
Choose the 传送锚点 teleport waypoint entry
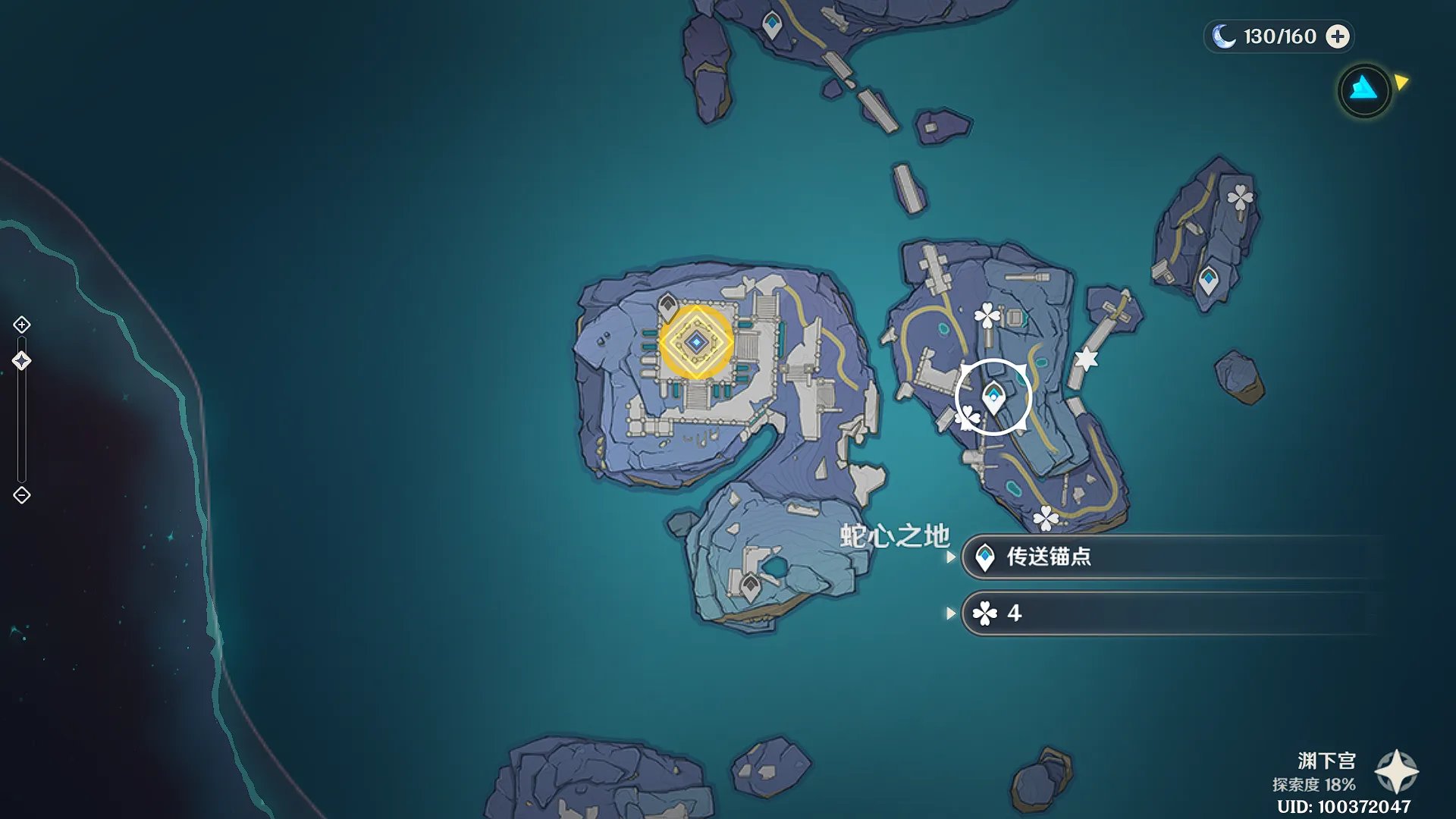tap(1168, 557)
